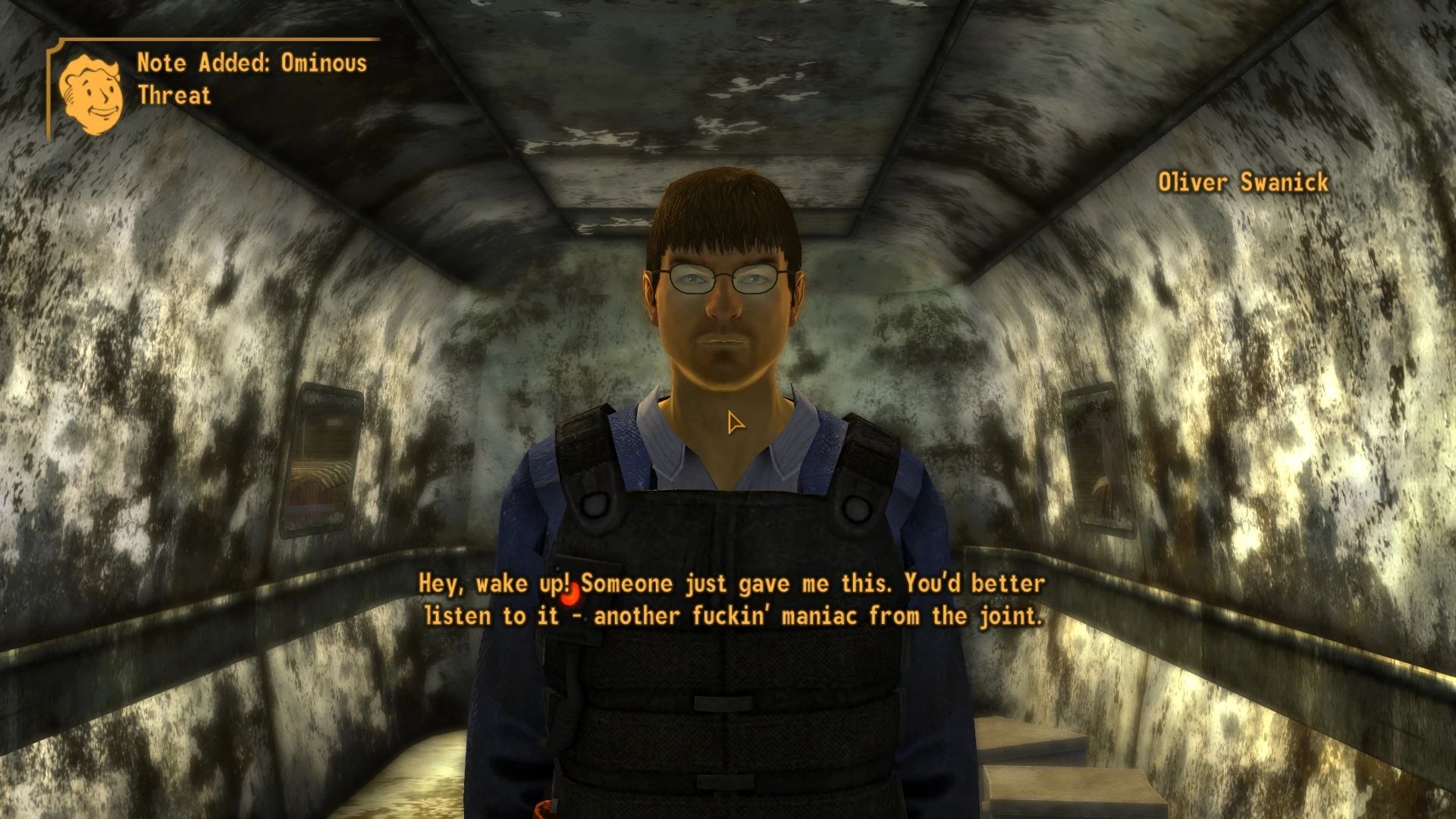This screenshot has height=819, width=1456.
Task: Select the Oliver Swanick name label
Action: [x=1242, y=182]
